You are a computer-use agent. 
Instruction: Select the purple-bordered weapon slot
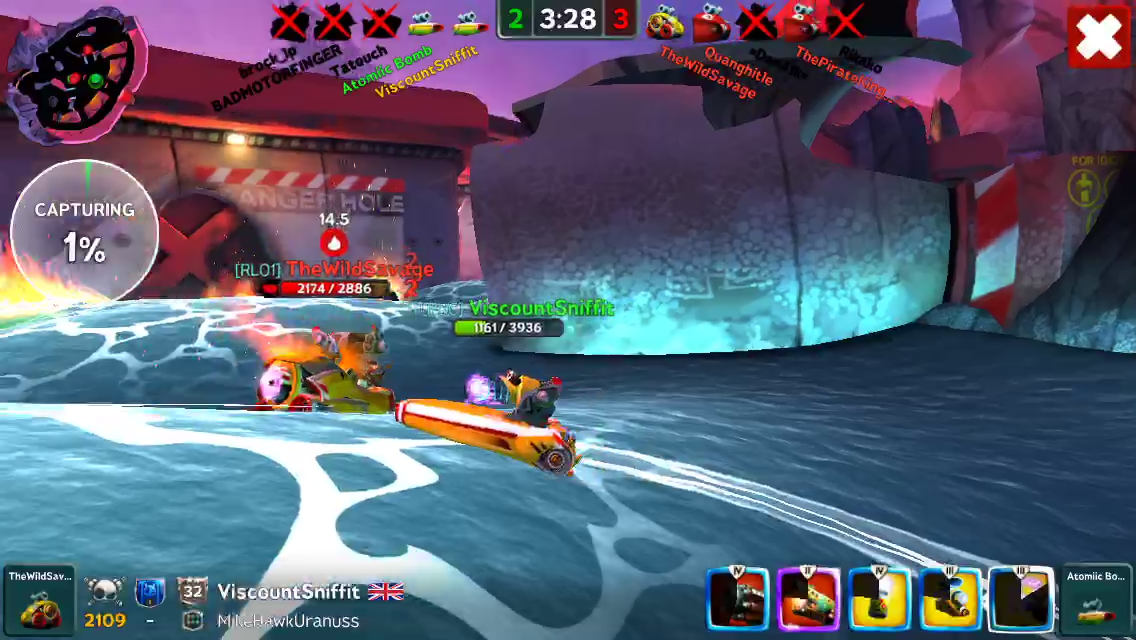pyautogui.click(x=808, y=600)
